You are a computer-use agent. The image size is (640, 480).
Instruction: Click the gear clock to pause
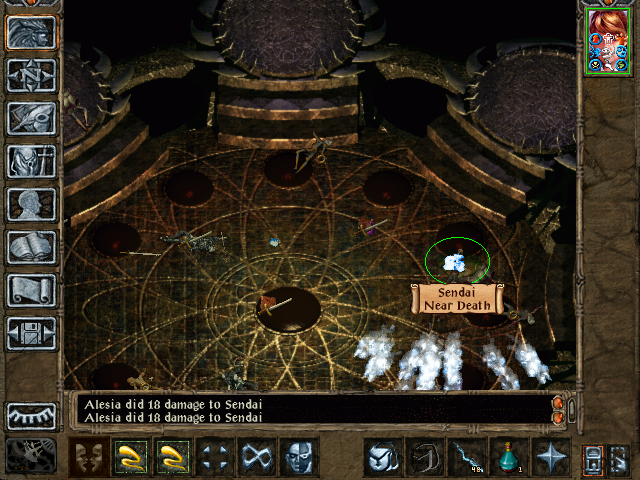click(32, 455)
